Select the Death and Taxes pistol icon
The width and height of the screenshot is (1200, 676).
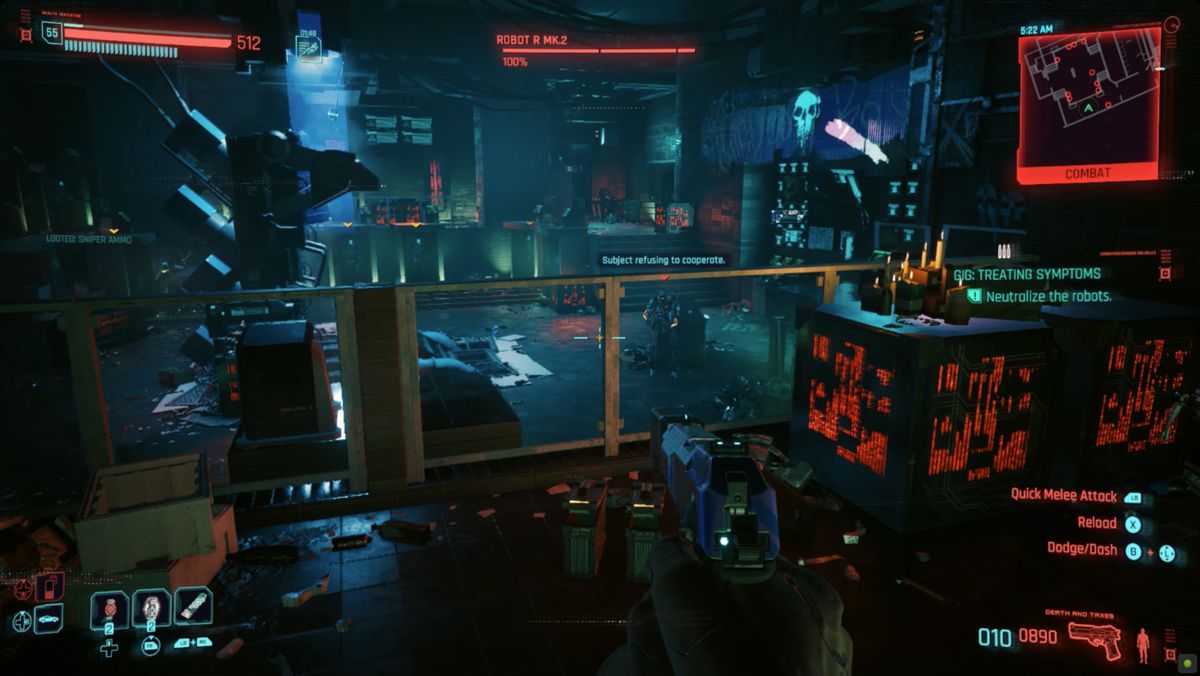1094,637
